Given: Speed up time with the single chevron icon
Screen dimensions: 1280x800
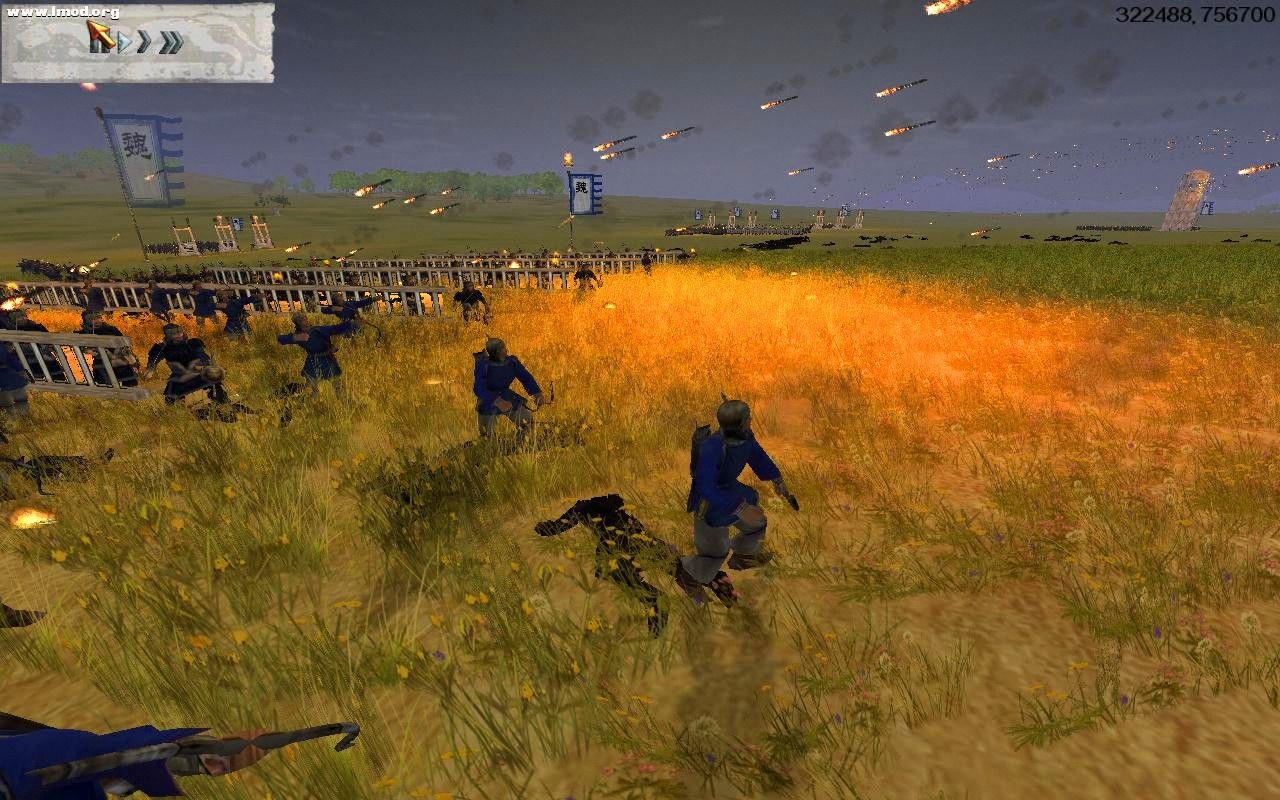Looking at the screenshot, I should pyautogui.click(x=143, y=42).
